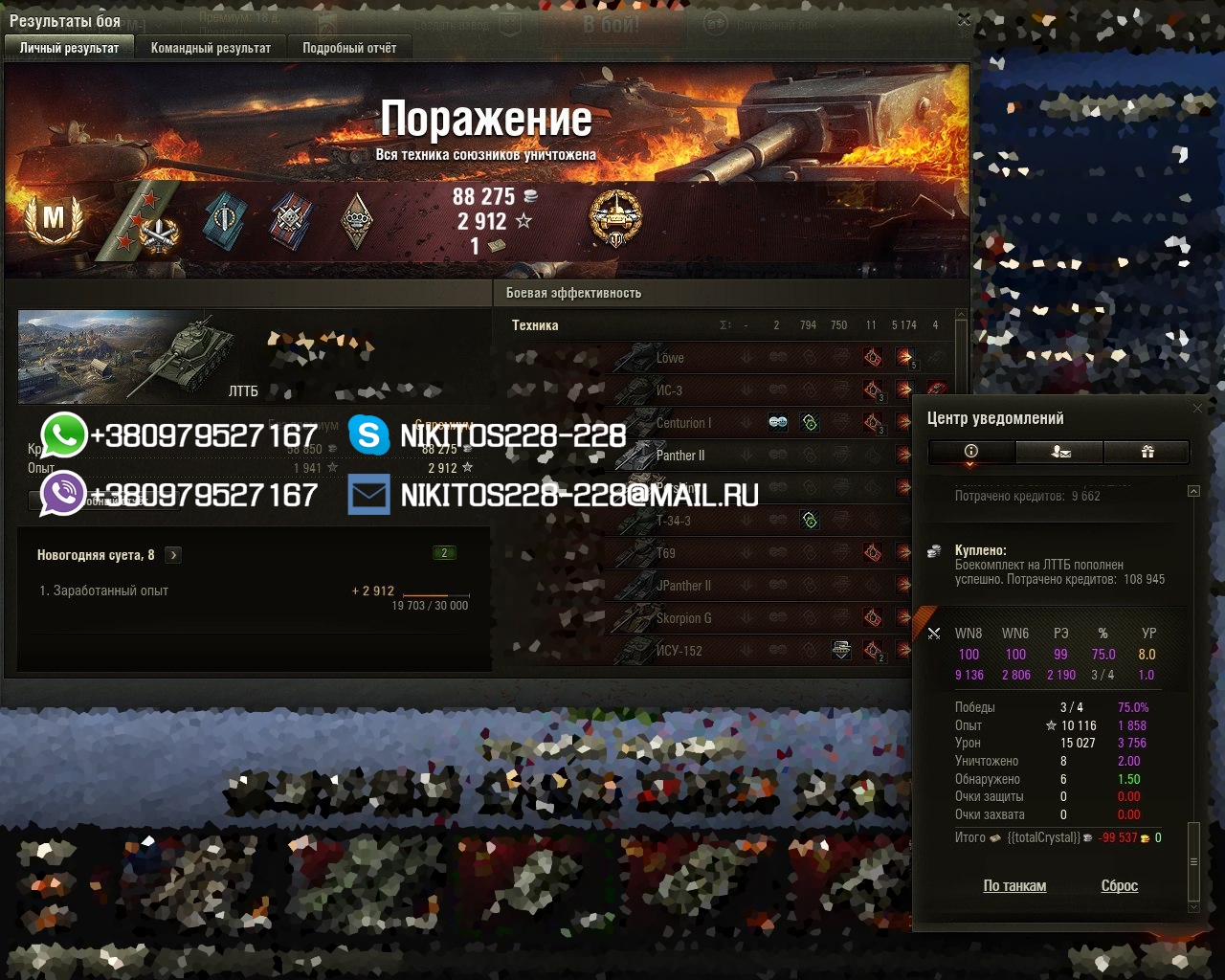
Task: Select the ИС-3 enemy vehicle row
Action: [x=669, y=390]
